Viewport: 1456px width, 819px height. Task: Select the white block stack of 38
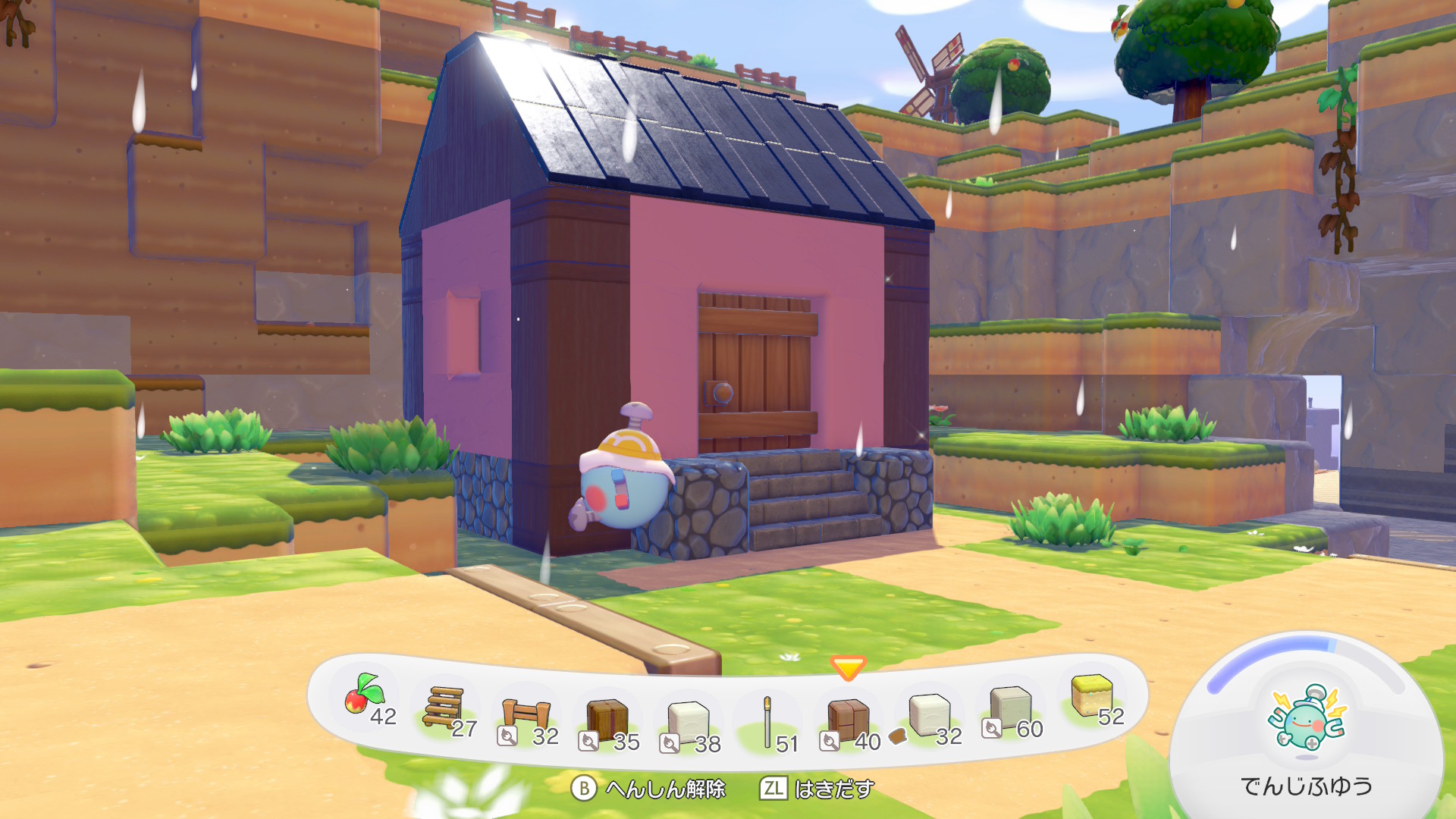(x=688, y=721)
